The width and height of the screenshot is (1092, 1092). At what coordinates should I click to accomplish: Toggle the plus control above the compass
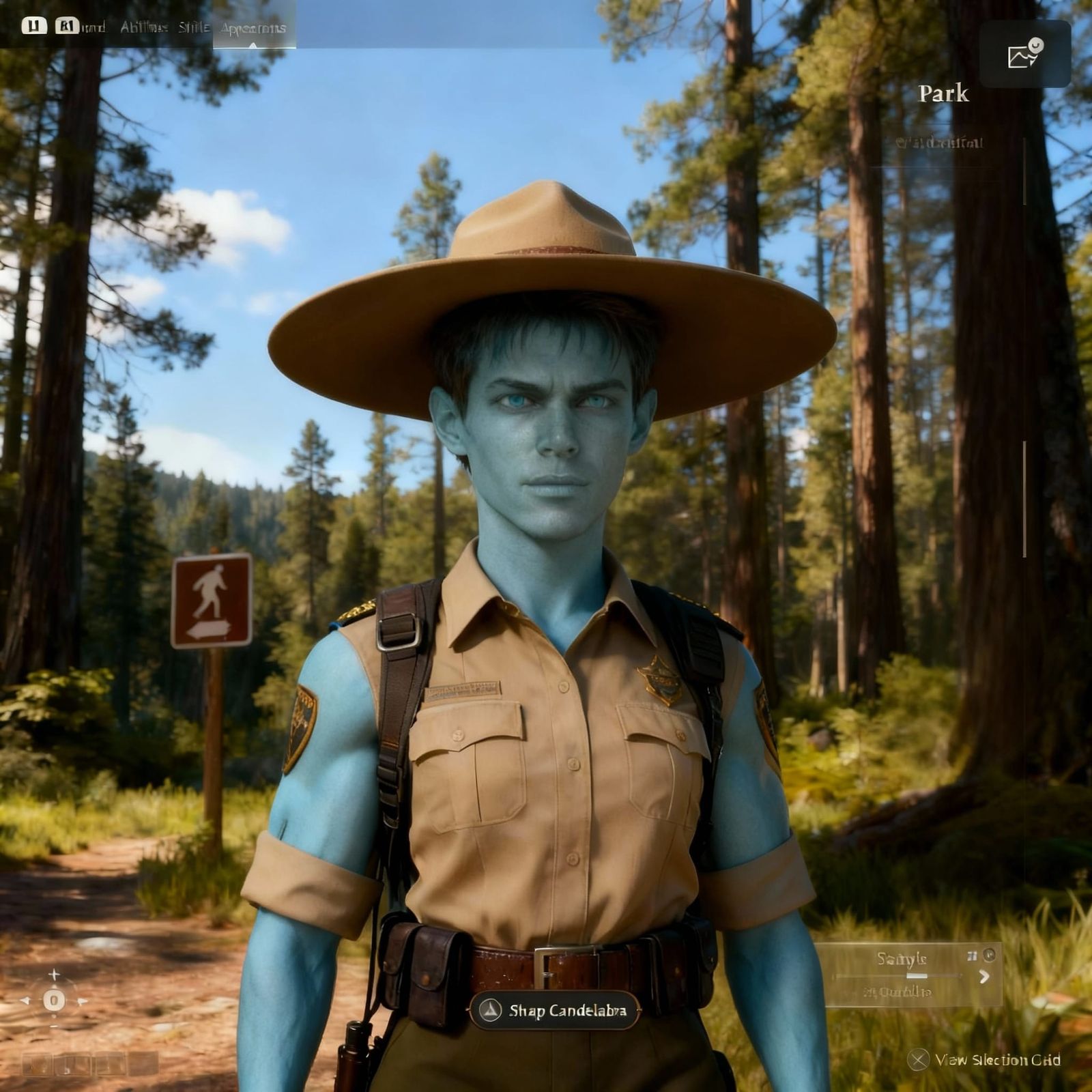pos(54,974)
